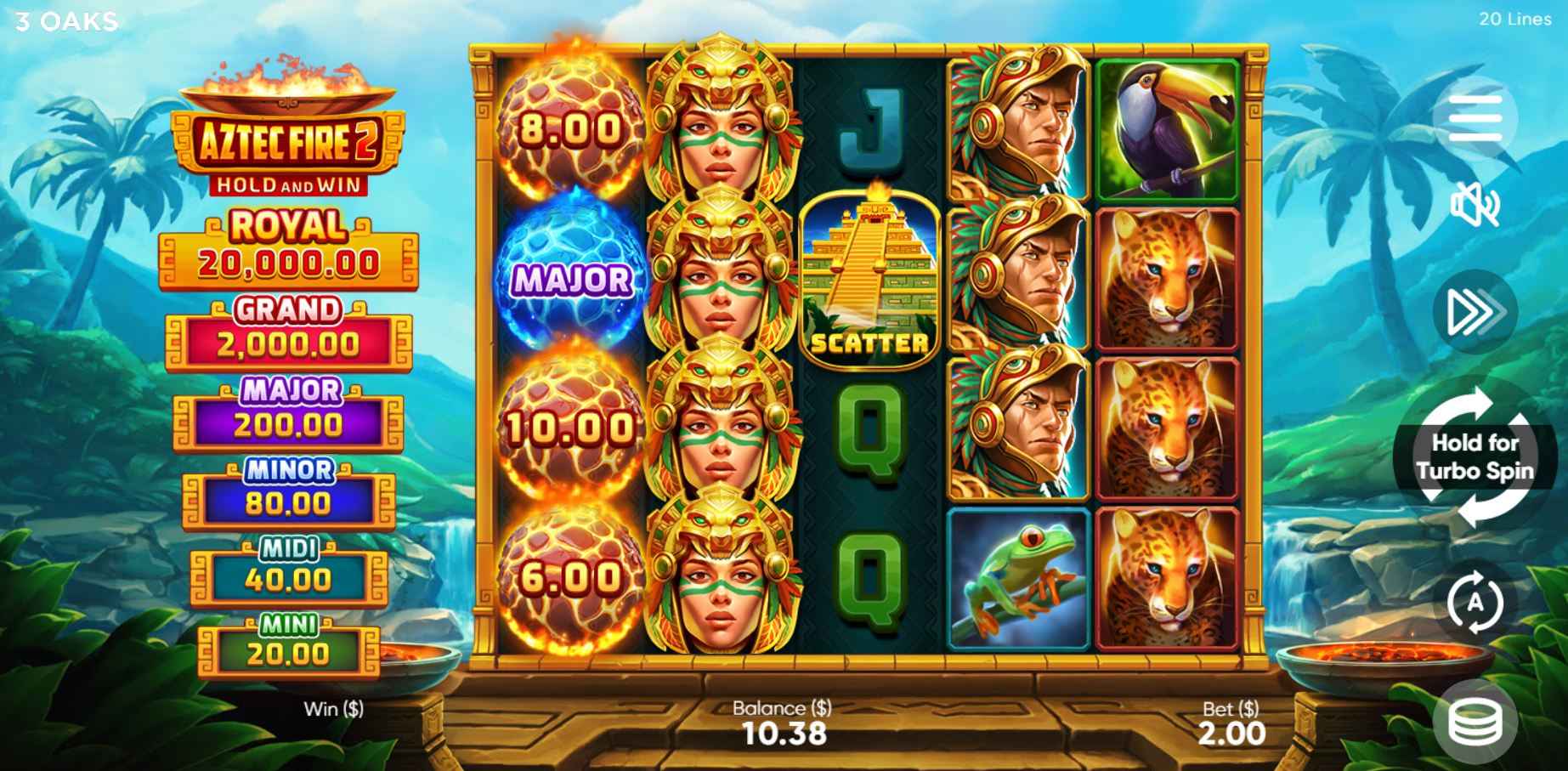The width and height of the screenshot is (1568, 771).
Task: Open bet settings with the coins icon
Action: tap(1476, 718)
